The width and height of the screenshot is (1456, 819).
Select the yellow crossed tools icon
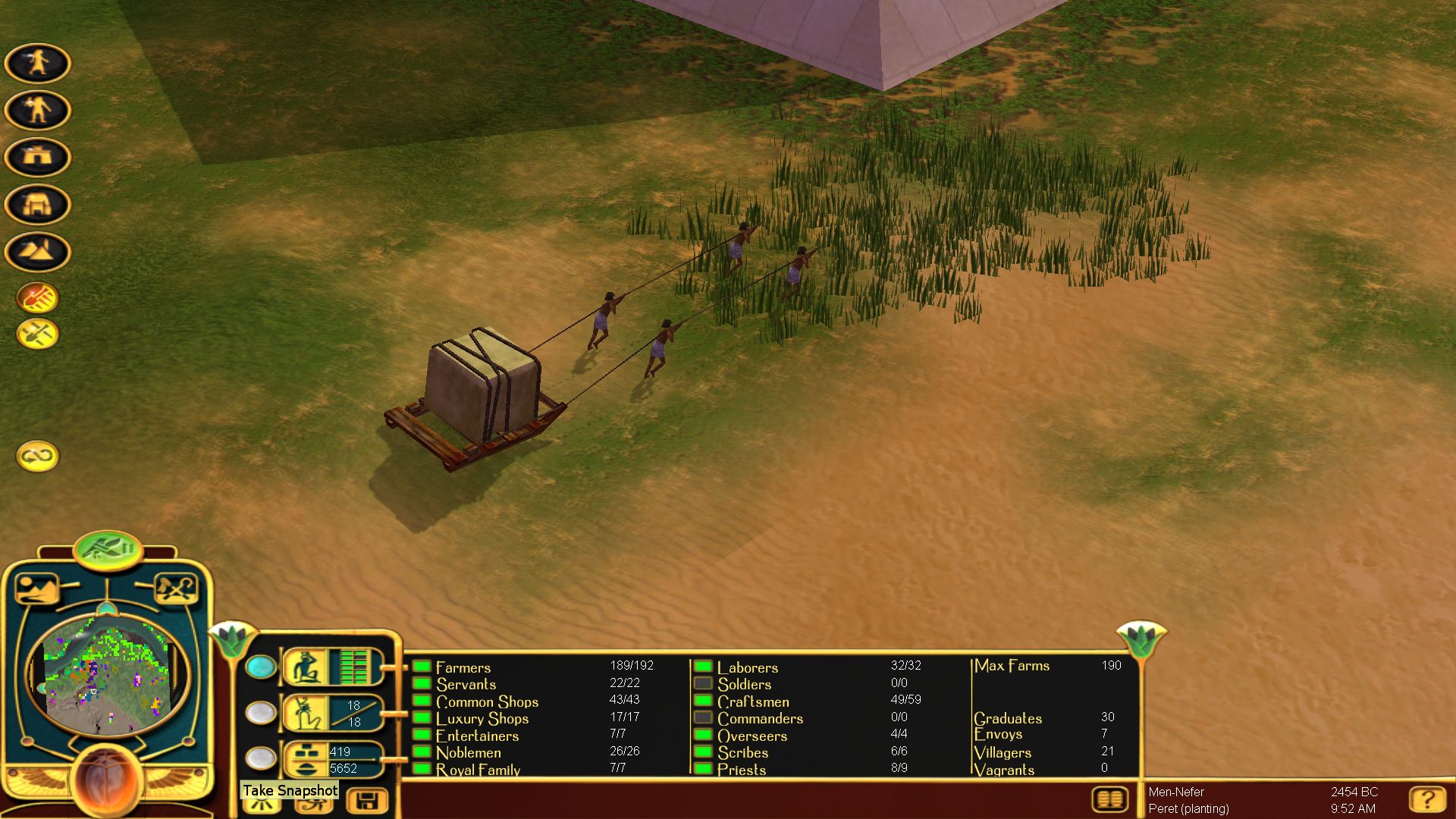[x=37, y=334]
